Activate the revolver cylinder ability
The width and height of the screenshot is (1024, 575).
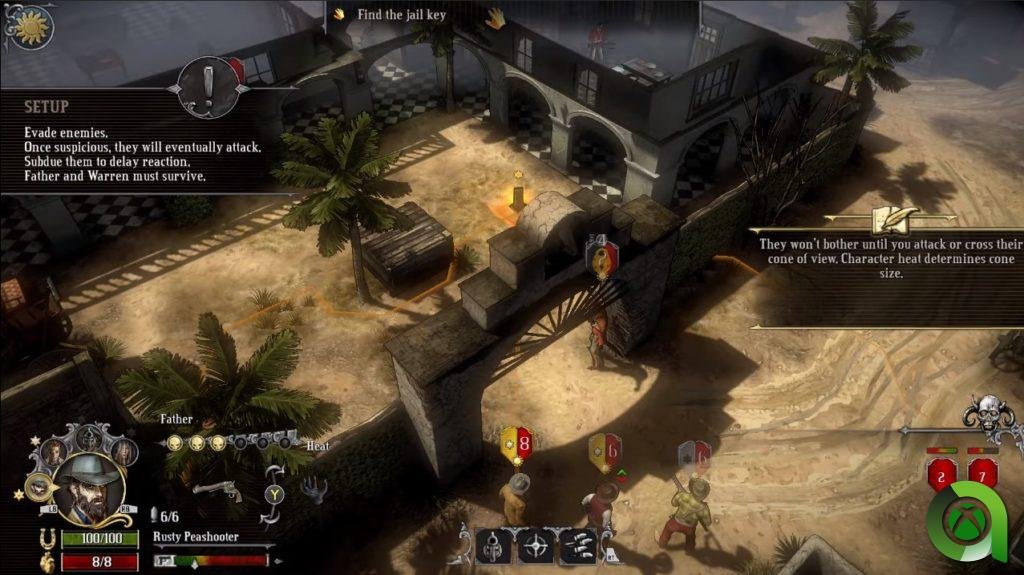click(x=493, y=547)
